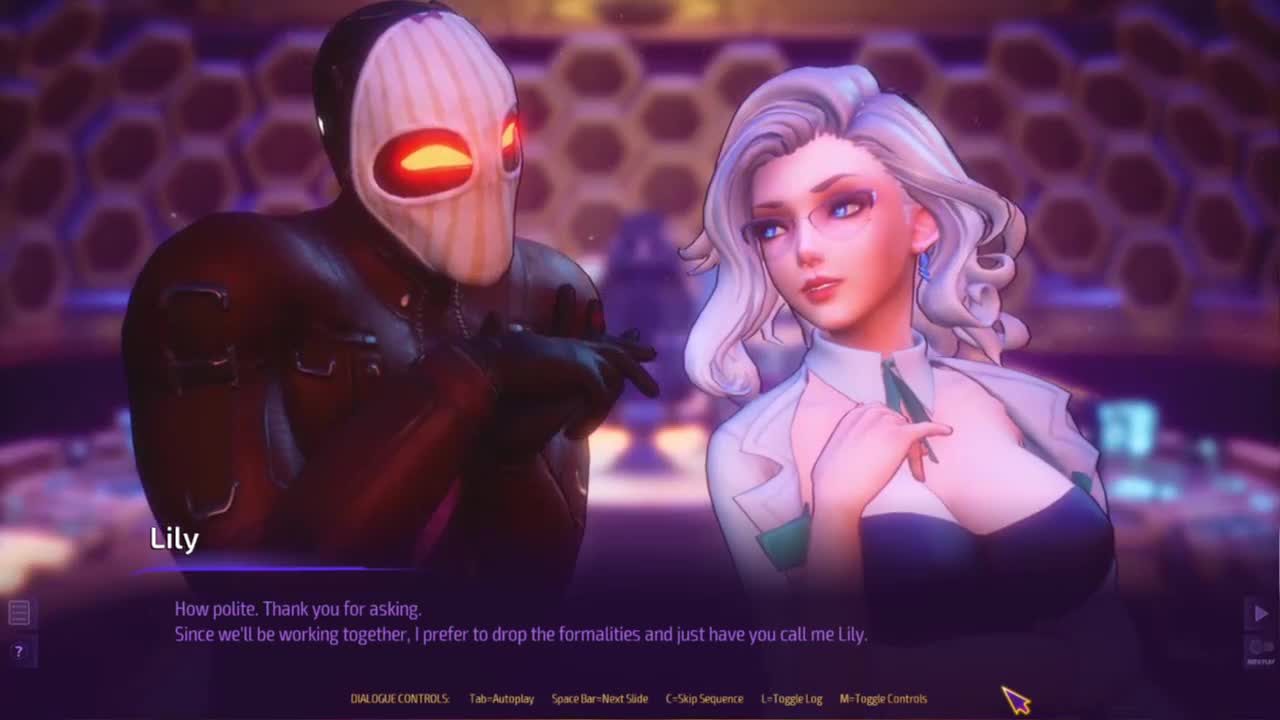Image resolution: width=1280 pixels, height=720 pixels.
Task: Open the dialogue log list icon
Action: point(19,612)
